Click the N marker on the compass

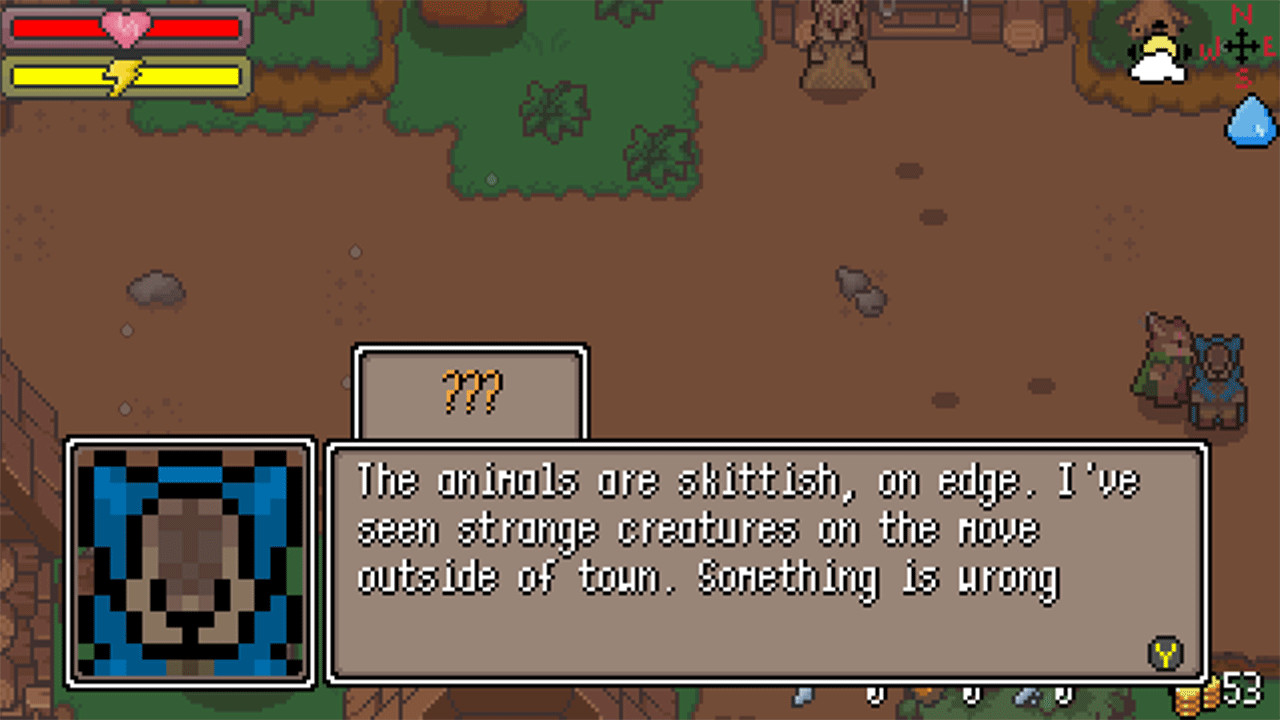tap(1242, 13)
